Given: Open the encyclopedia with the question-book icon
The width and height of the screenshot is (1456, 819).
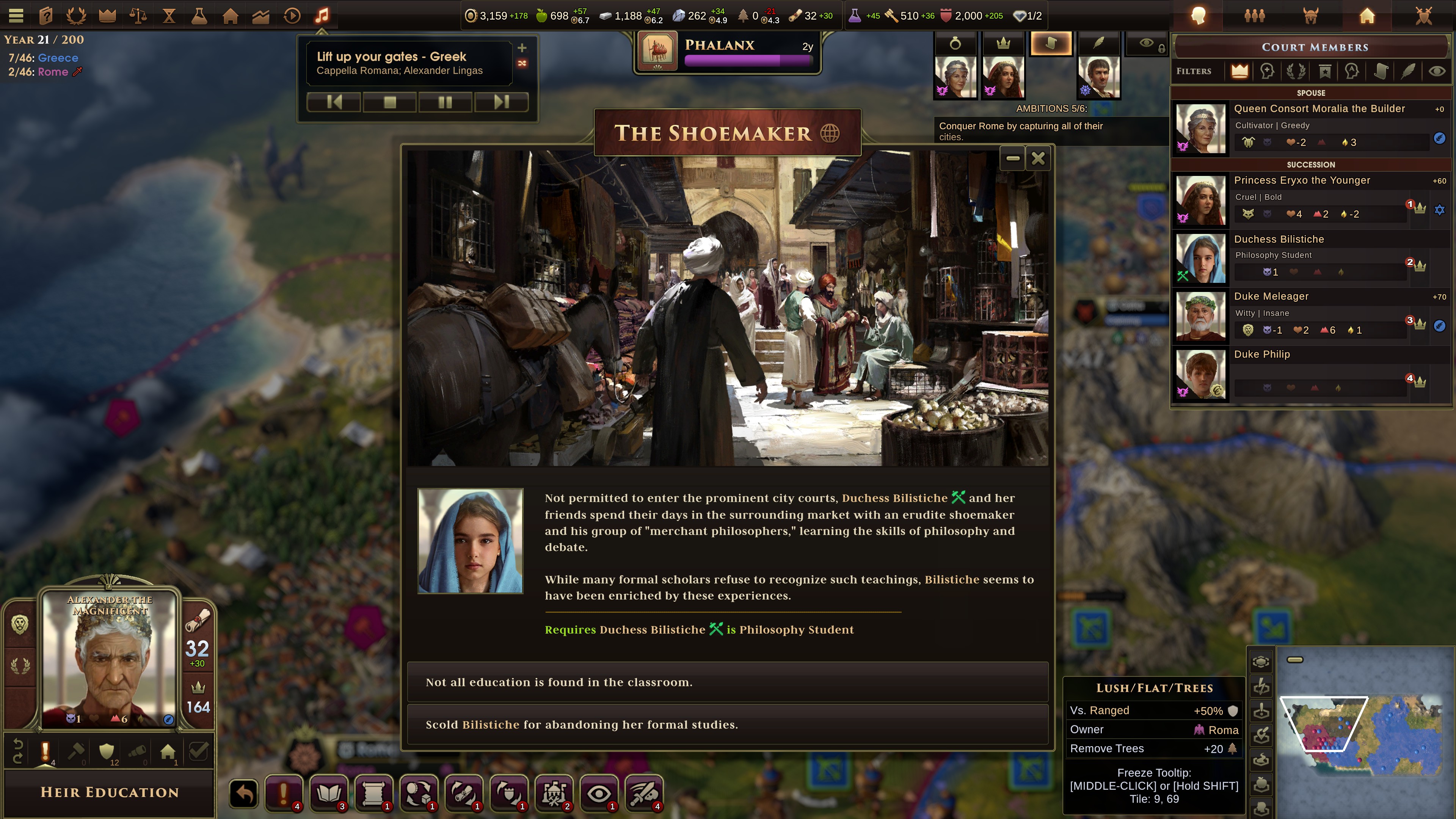Looking at the screenshot, I should pos(46,15).
